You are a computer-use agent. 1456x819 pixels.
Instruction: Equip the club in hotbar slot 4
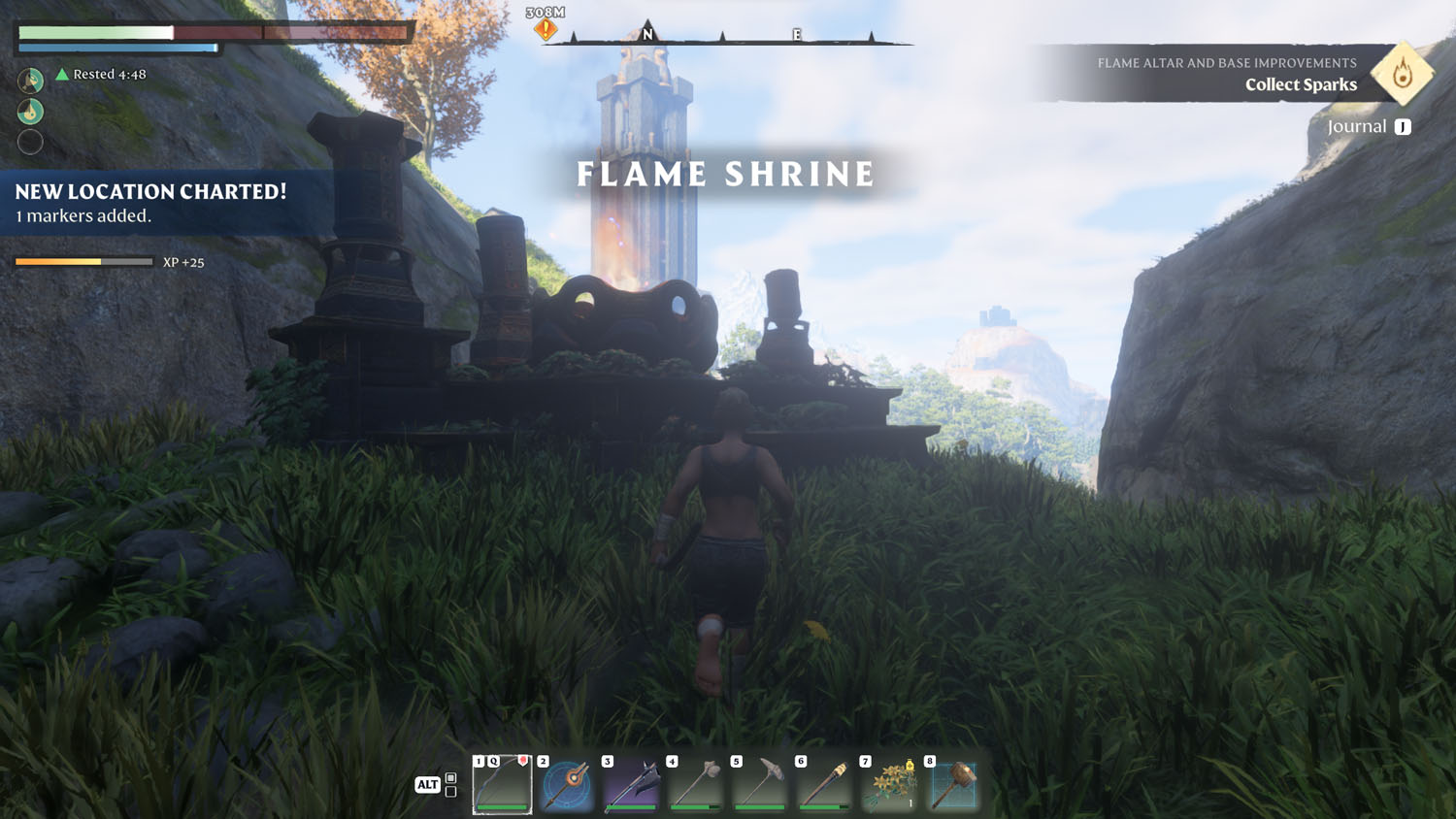pyautogui.click(x=695, y=784)
